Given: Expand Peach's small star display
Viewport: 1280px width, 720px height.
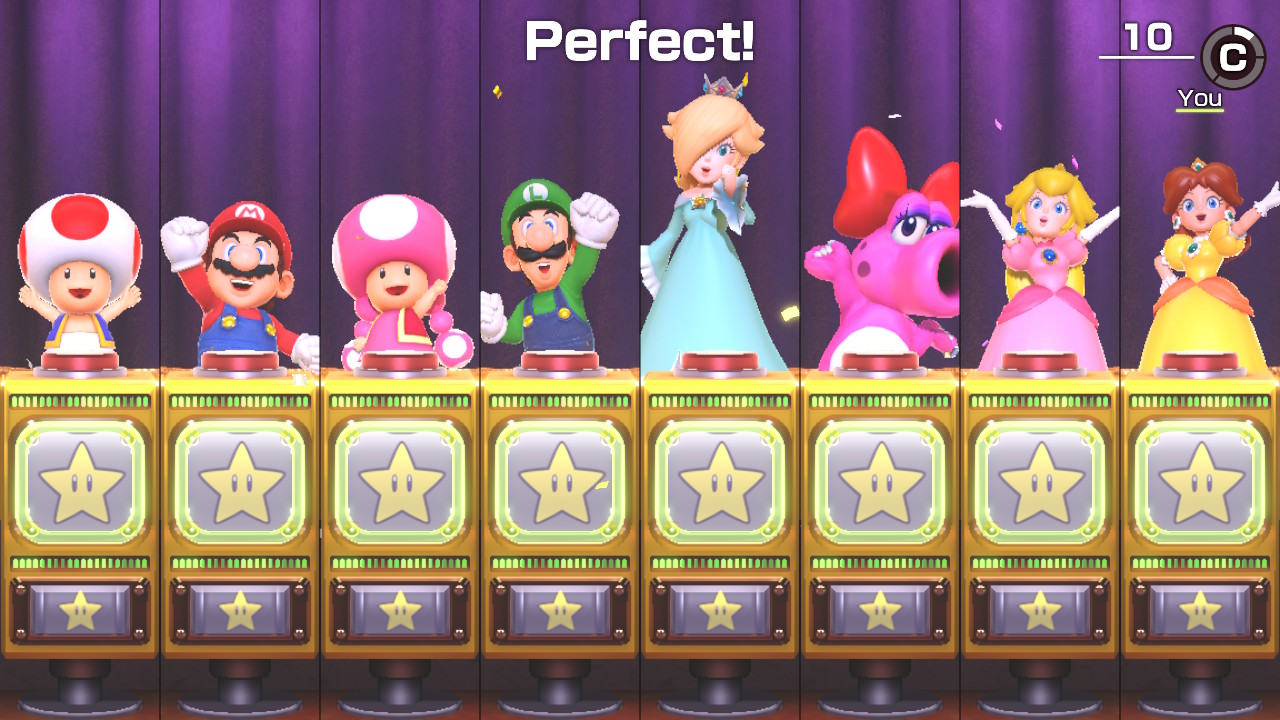Looking at the screenshot, I should pos(1040,605).
